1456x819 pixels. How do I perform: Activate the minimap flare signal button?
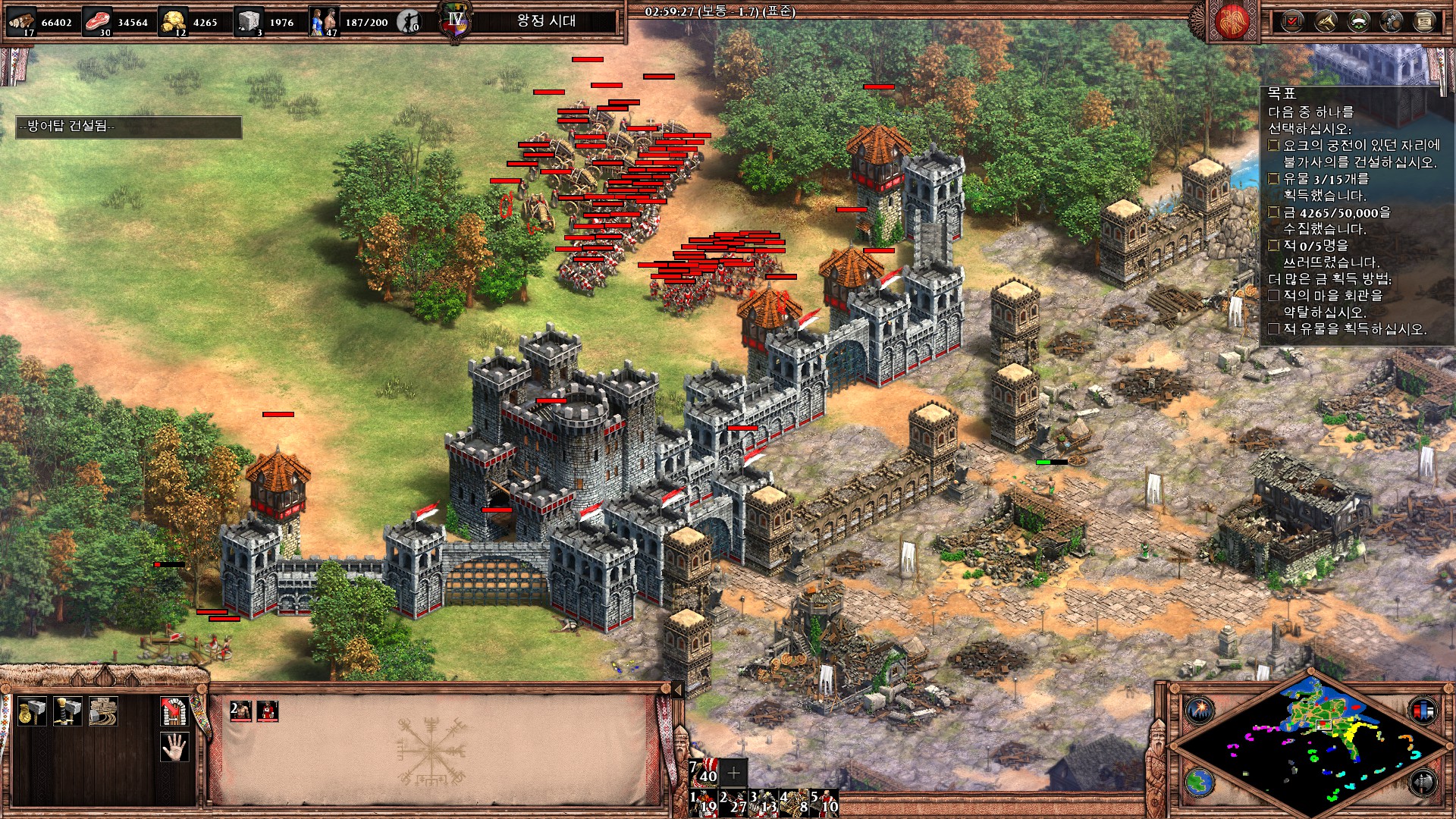(x=1200, y=711)
